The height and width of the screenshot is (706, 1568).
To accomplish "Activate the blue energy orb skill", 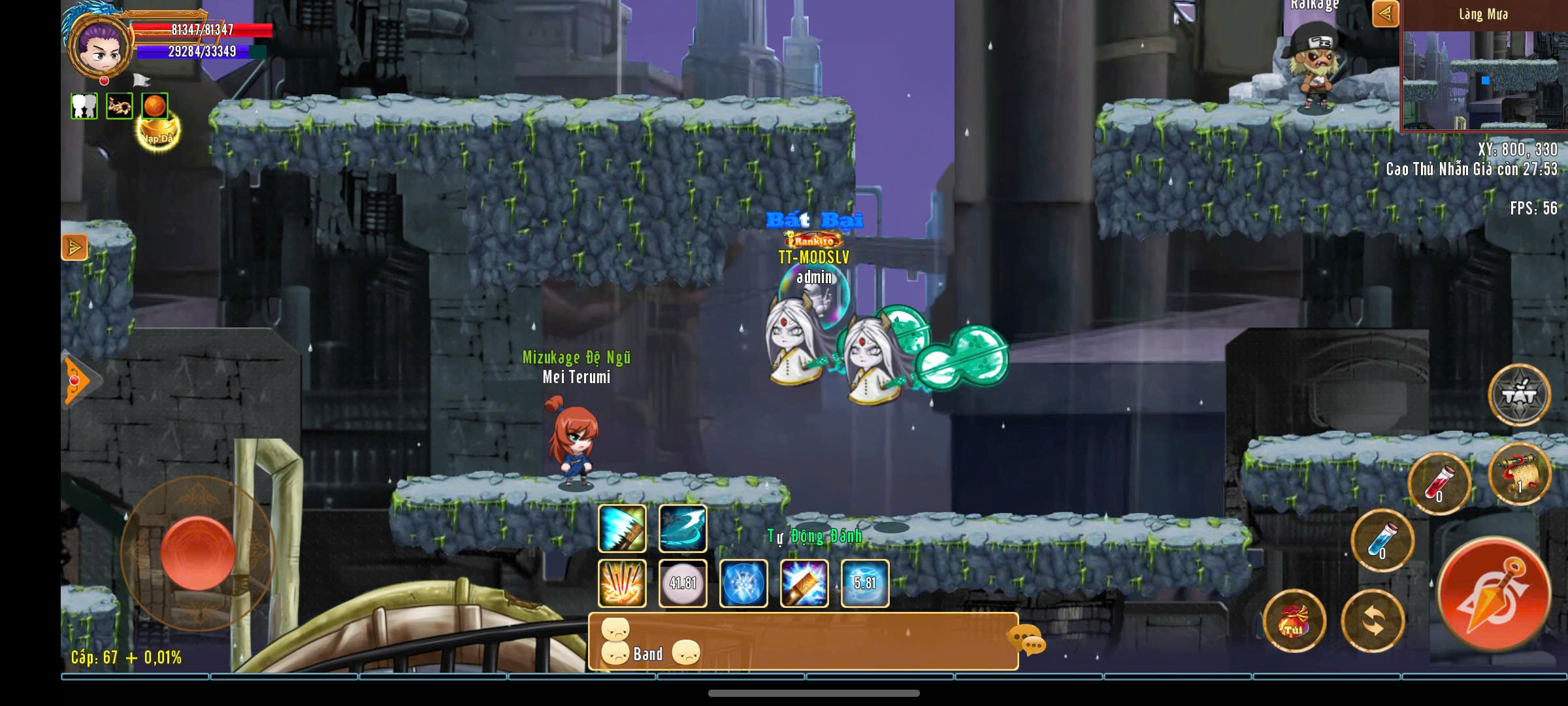I will coord(743,583).
